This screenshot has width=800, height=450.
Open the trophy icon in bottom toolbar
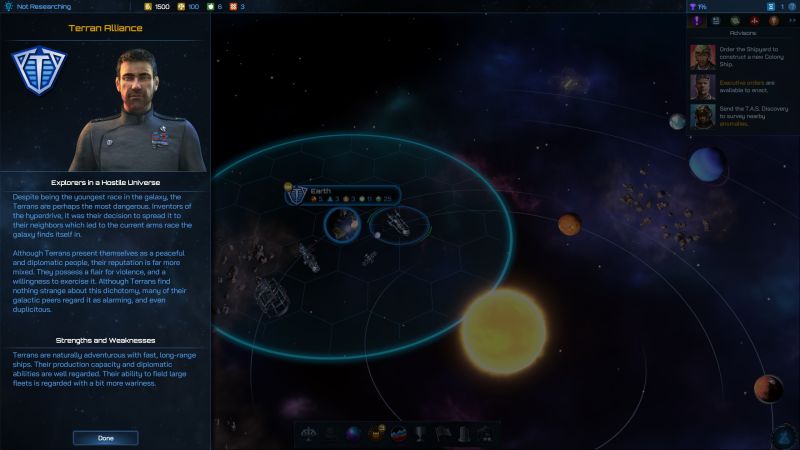pos(421,434)
